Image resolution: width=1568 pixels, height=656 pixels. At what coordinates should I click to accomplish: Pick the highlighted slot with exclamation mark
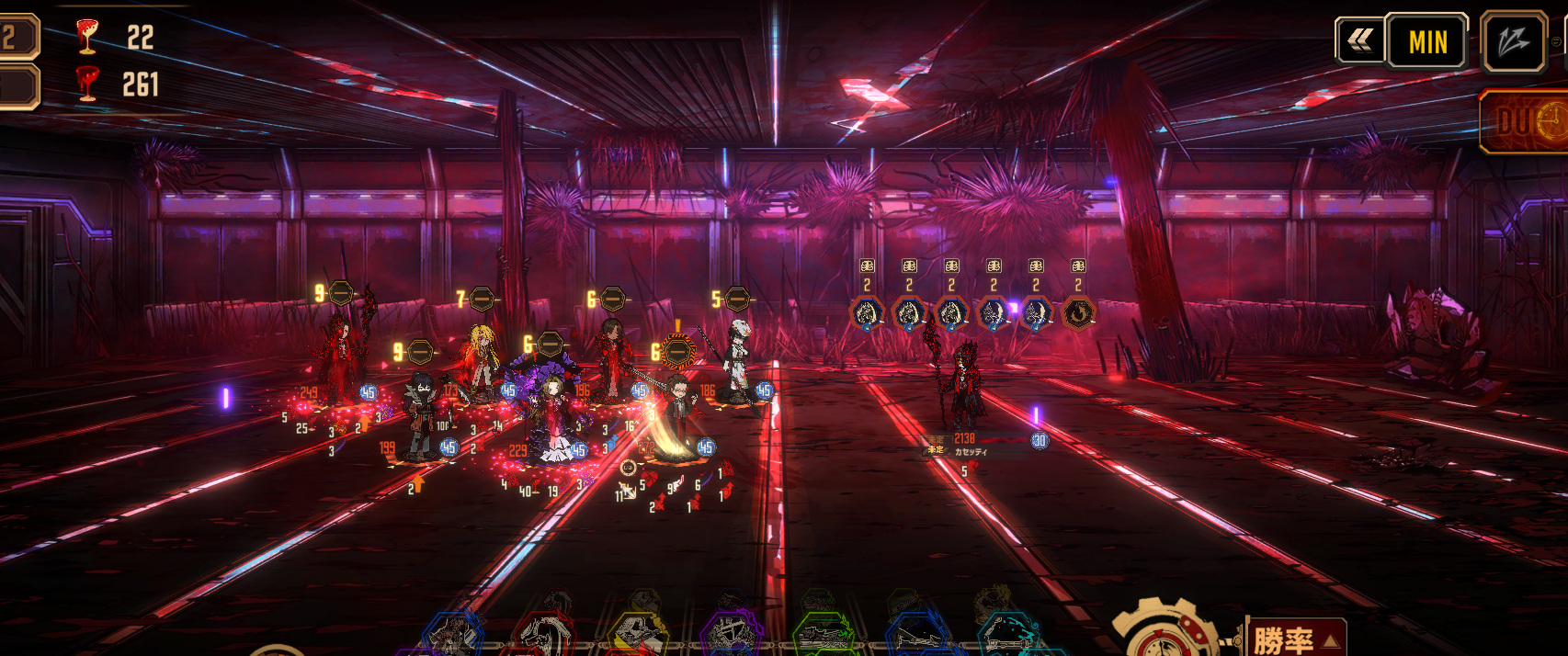(x=678, y=350)
